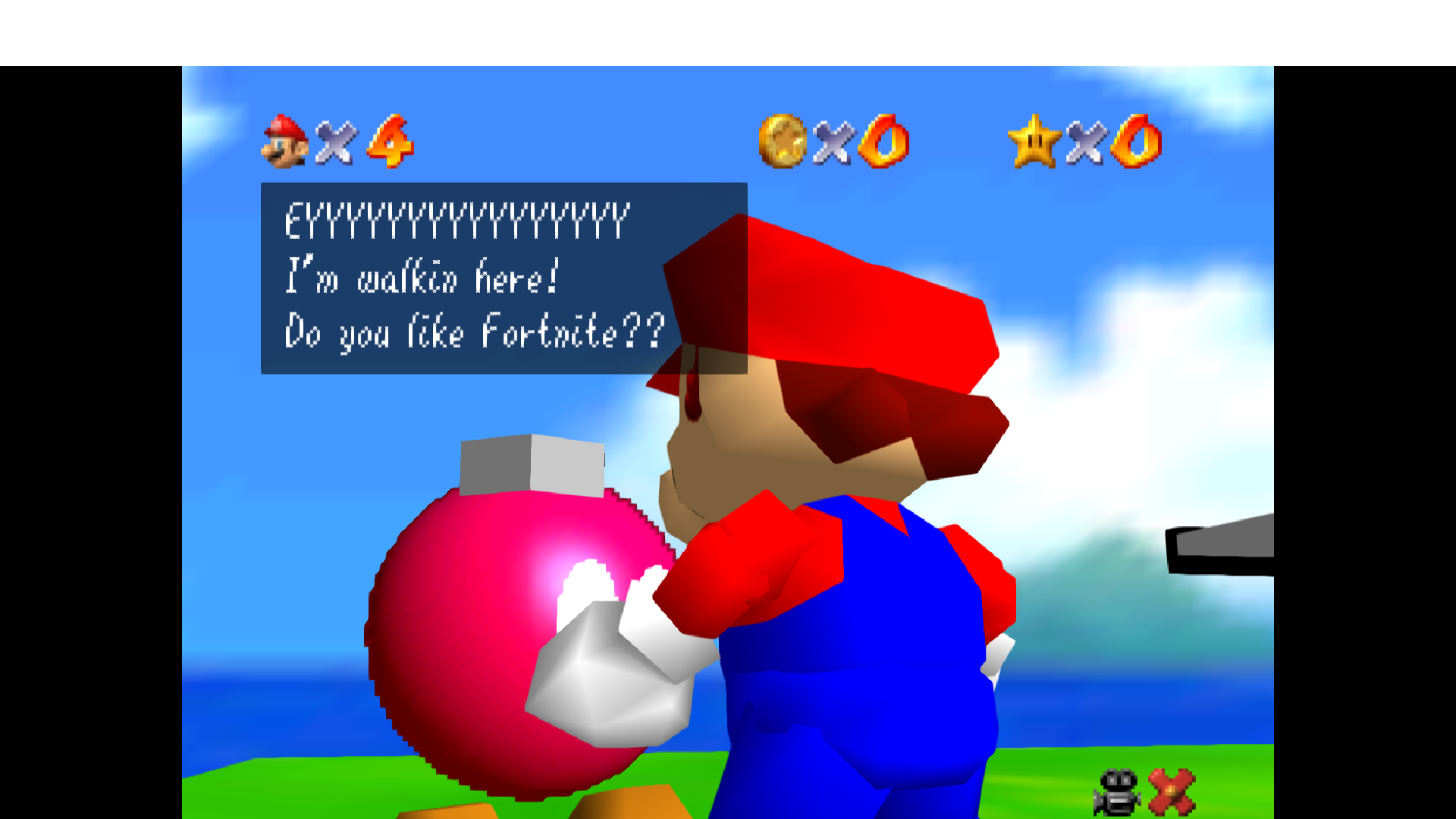Click the silver X next to the coin
Screen dimensions: 1456x819
coord(833,144)
